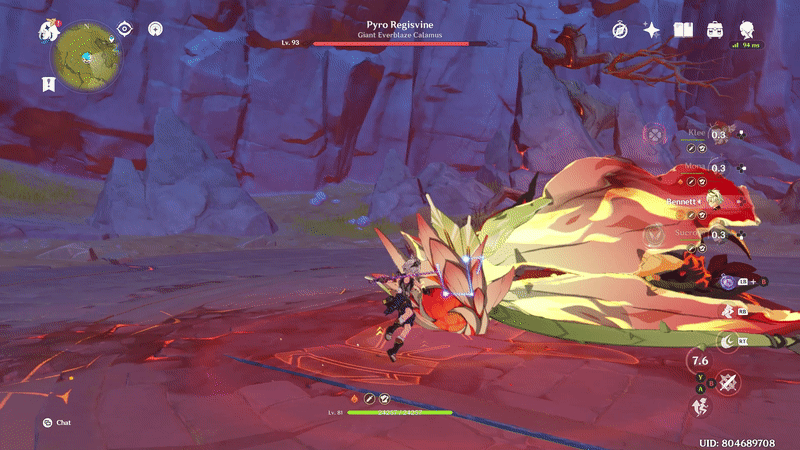Open the Paimon menu icon
This screenshot has height=450, width=800.
(x=50, y=30)
